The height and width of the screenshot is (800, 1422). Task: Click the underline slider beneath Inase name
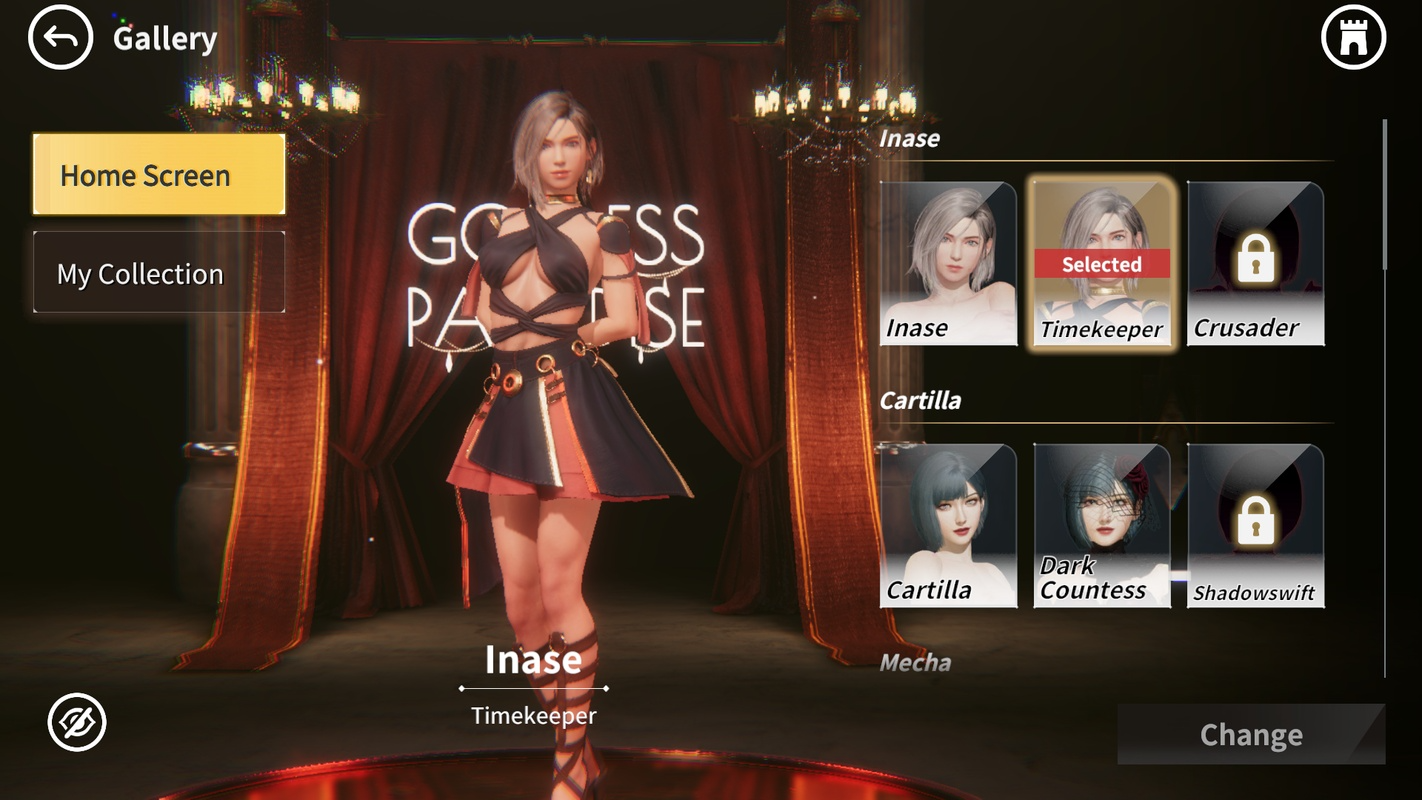pyautogui.click(x=534, y=687)
